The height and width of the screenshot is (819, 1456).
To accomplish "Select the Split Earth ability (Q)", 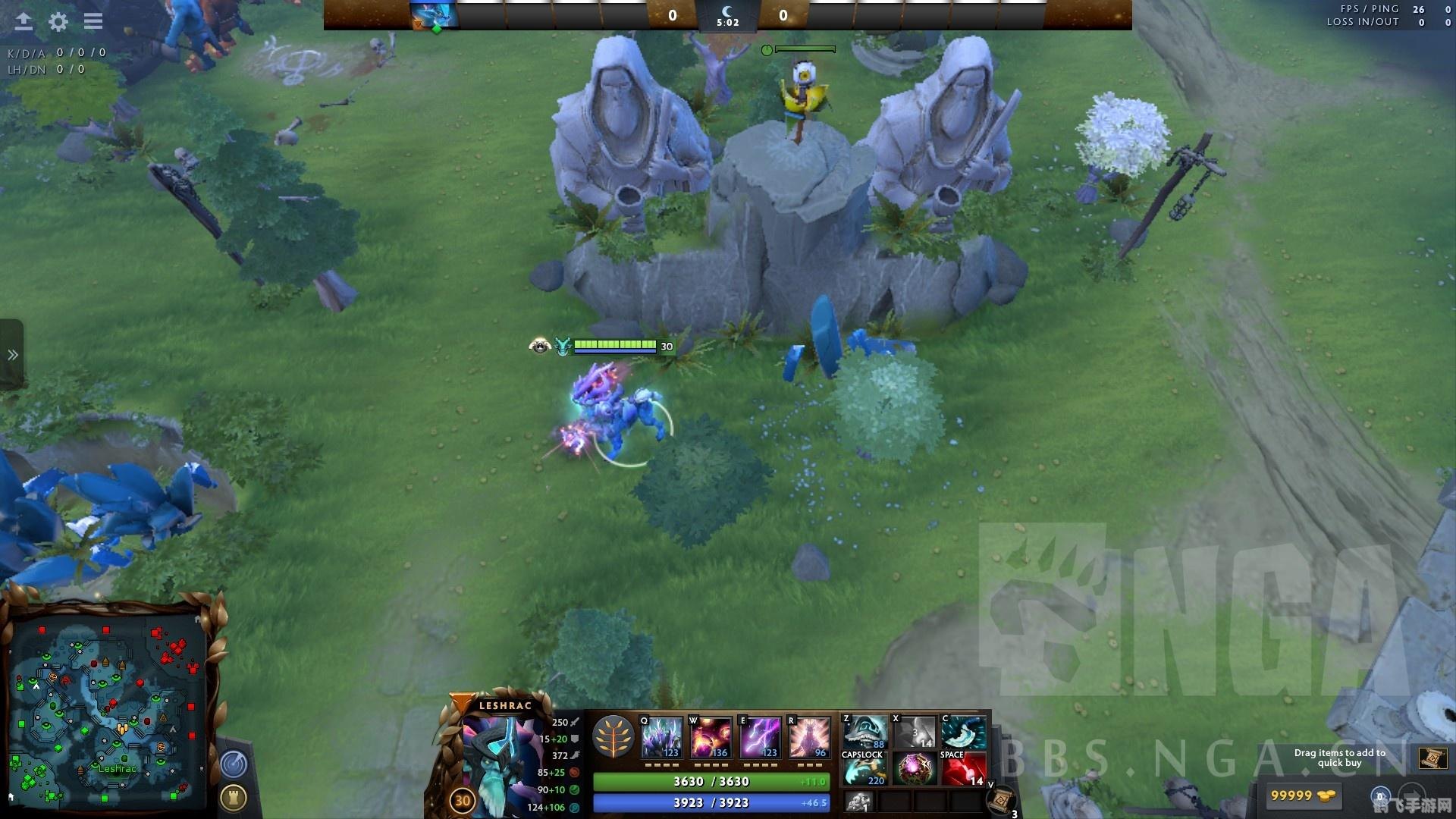I will (661, 736).
